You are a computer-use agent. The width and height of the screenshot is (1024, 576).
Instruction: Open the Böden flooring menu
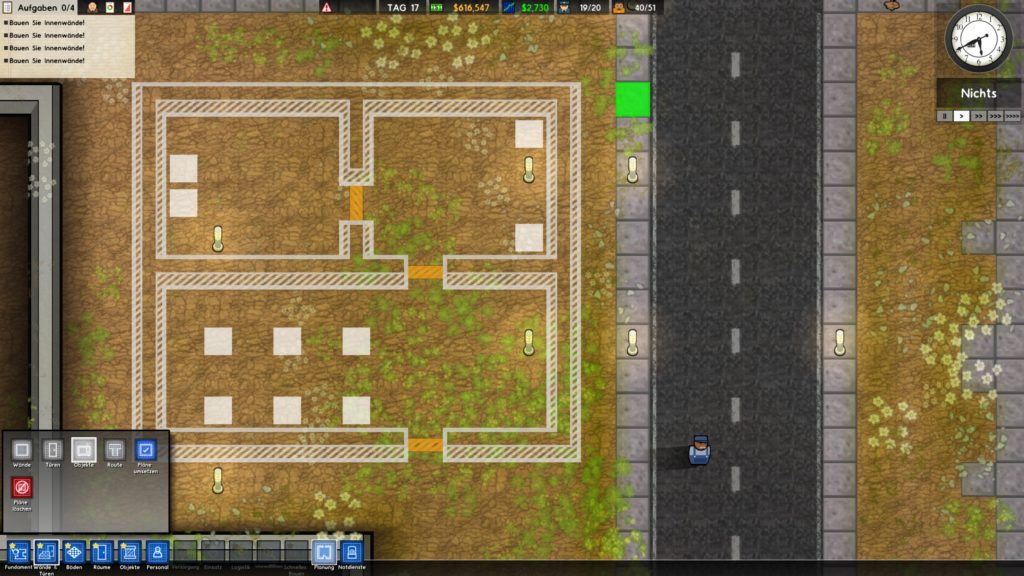74,552
